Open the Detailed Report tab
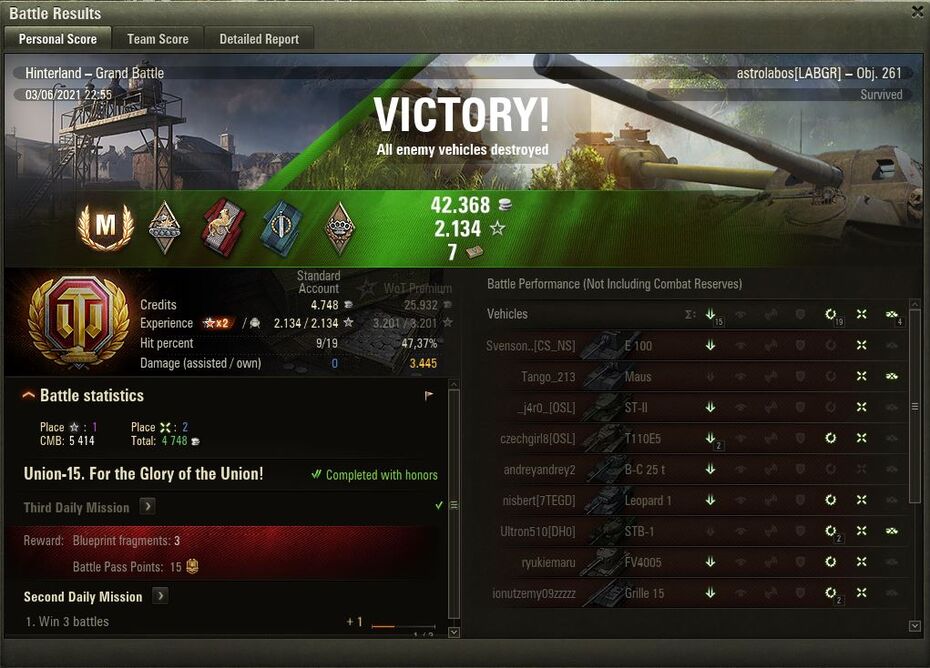The height and width of the screenshot is (668, 930). (x=259, y=39)
